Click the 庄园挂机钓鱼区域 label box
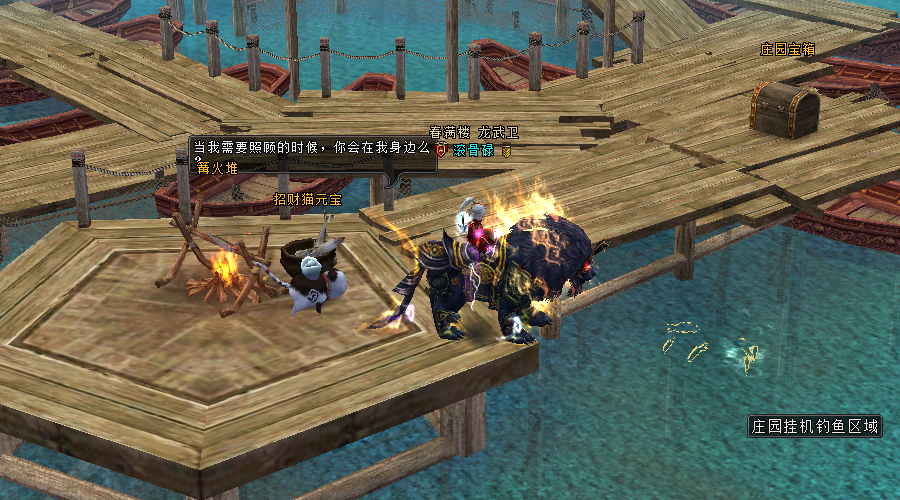The image size is (900, 500). (815, 426)
